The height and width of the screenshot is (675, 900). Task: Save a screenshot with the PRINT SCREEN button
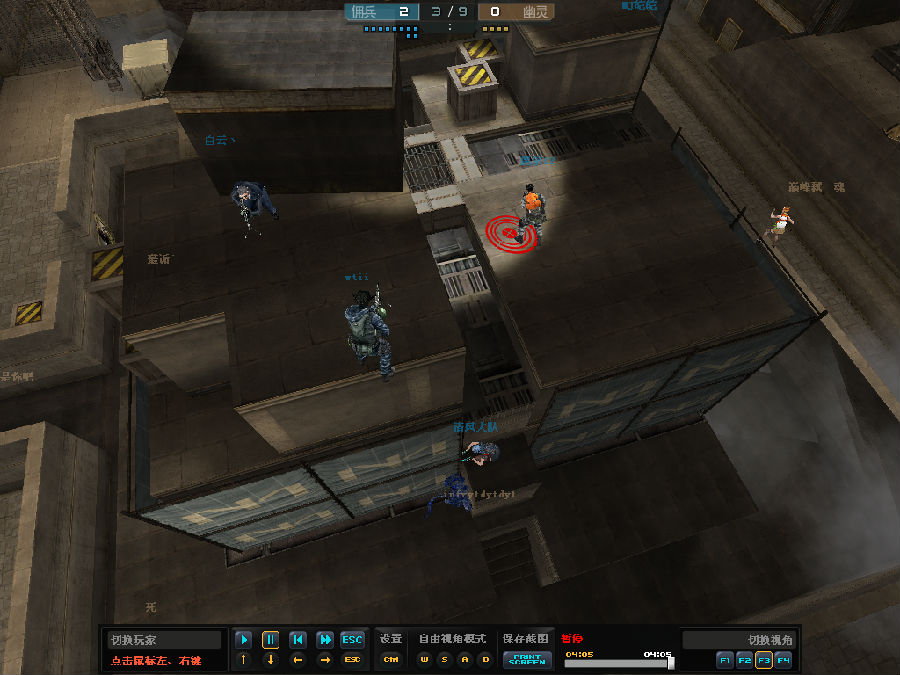coord(526,659)
